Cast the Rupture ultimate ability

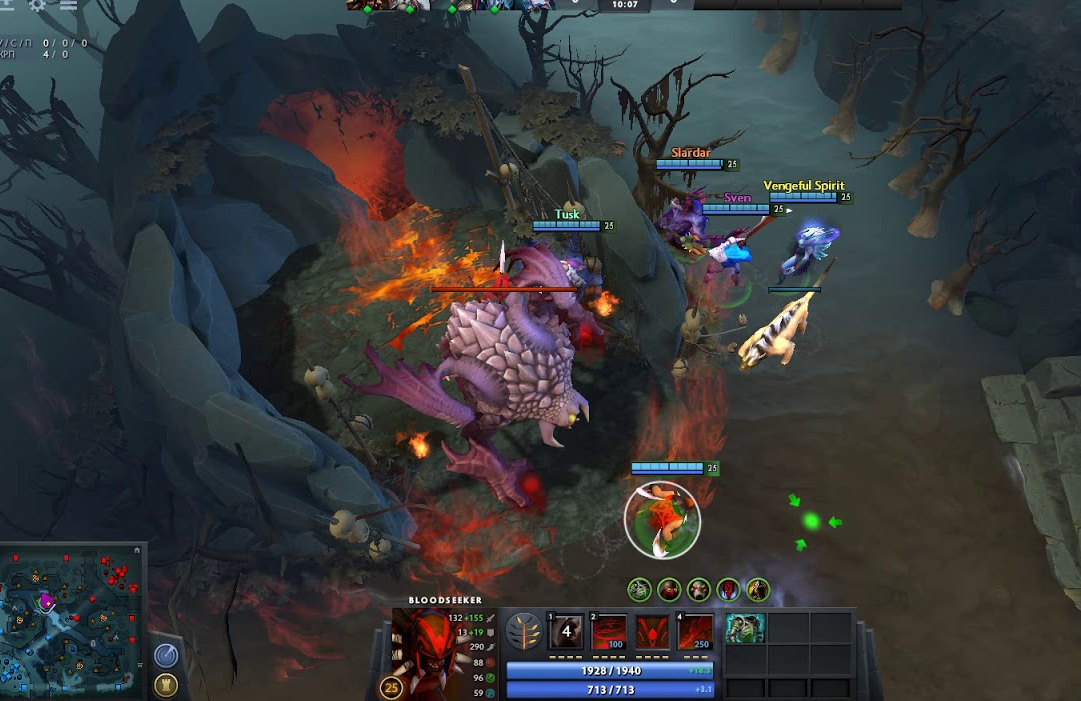pyautogui.click(x=696, y=632)
